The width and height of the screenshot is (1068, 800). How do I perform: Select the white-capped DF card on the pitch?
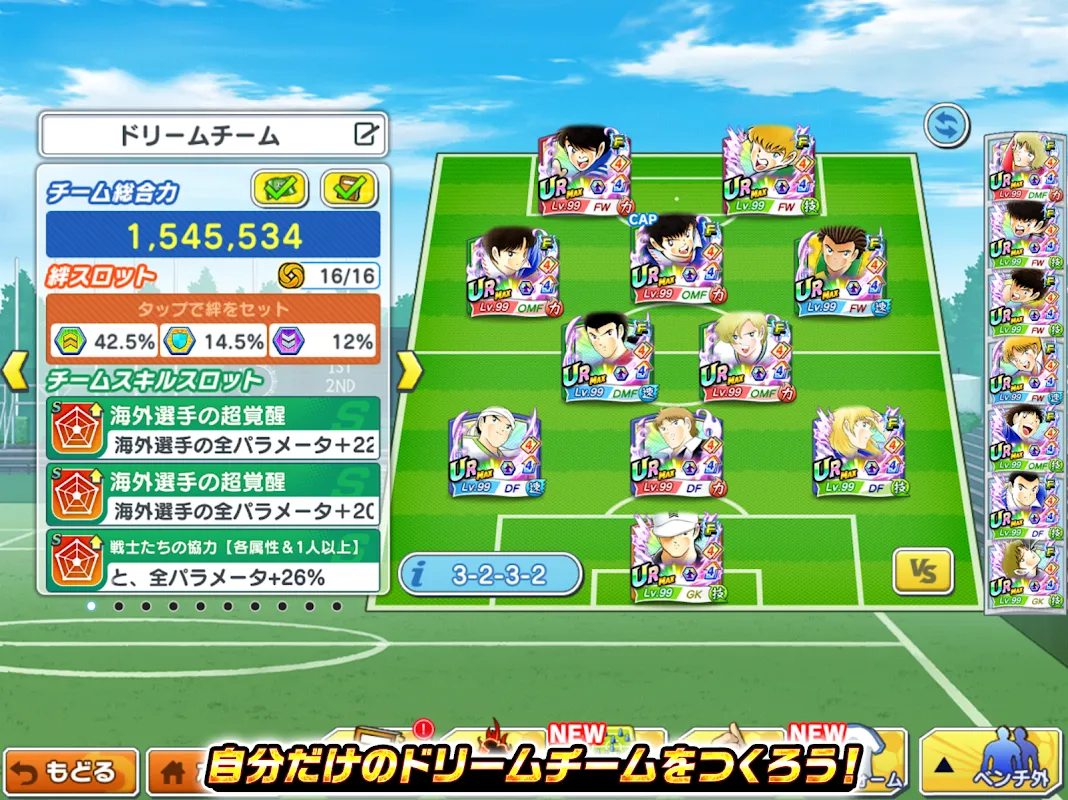(x=494, y=452)
